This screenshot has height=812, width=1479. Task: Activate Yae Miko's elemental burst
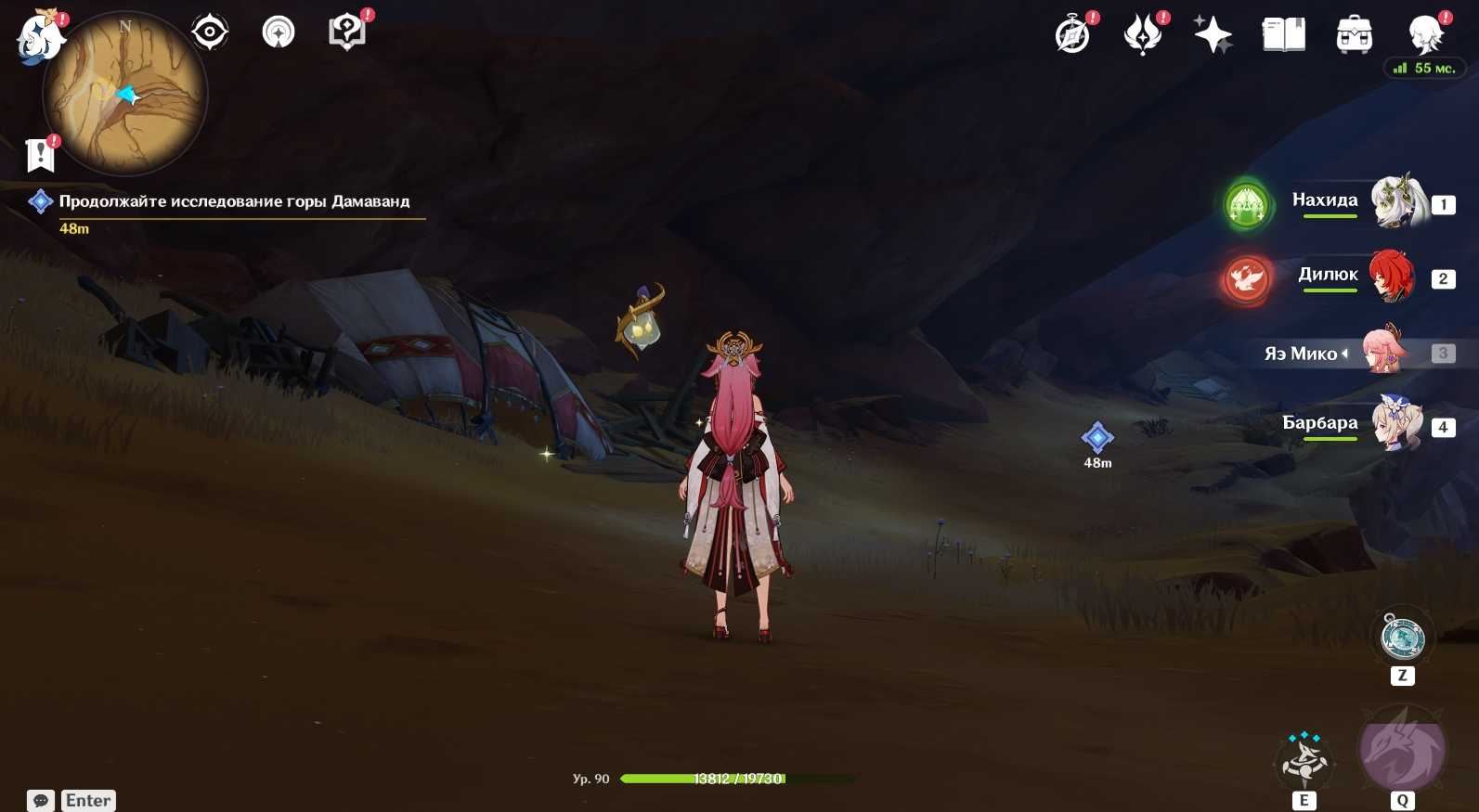coord(1402,750)
